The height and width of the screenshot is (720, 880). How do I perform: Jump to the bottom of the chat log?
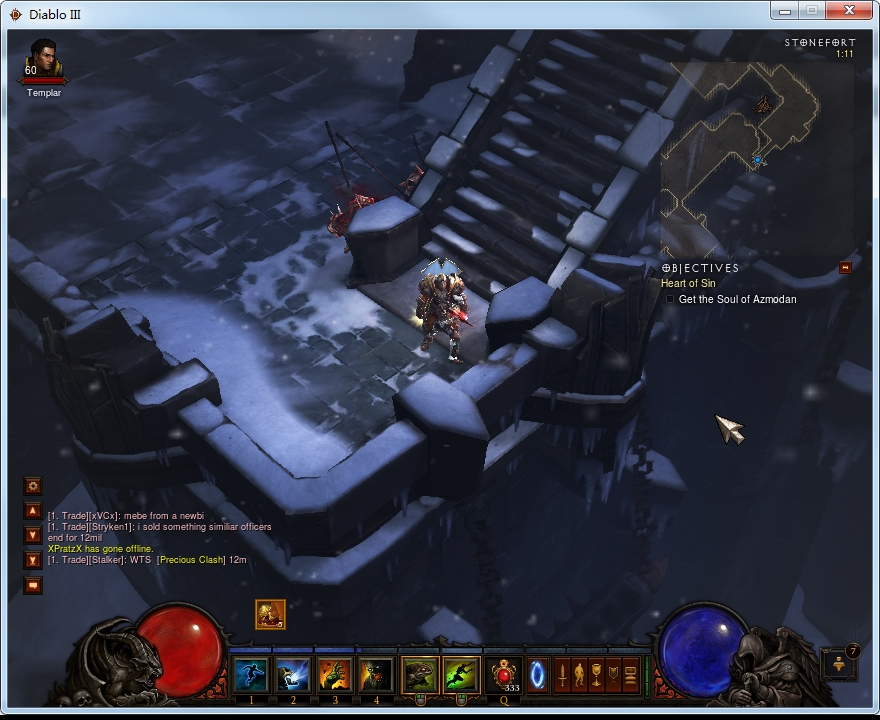33,560
